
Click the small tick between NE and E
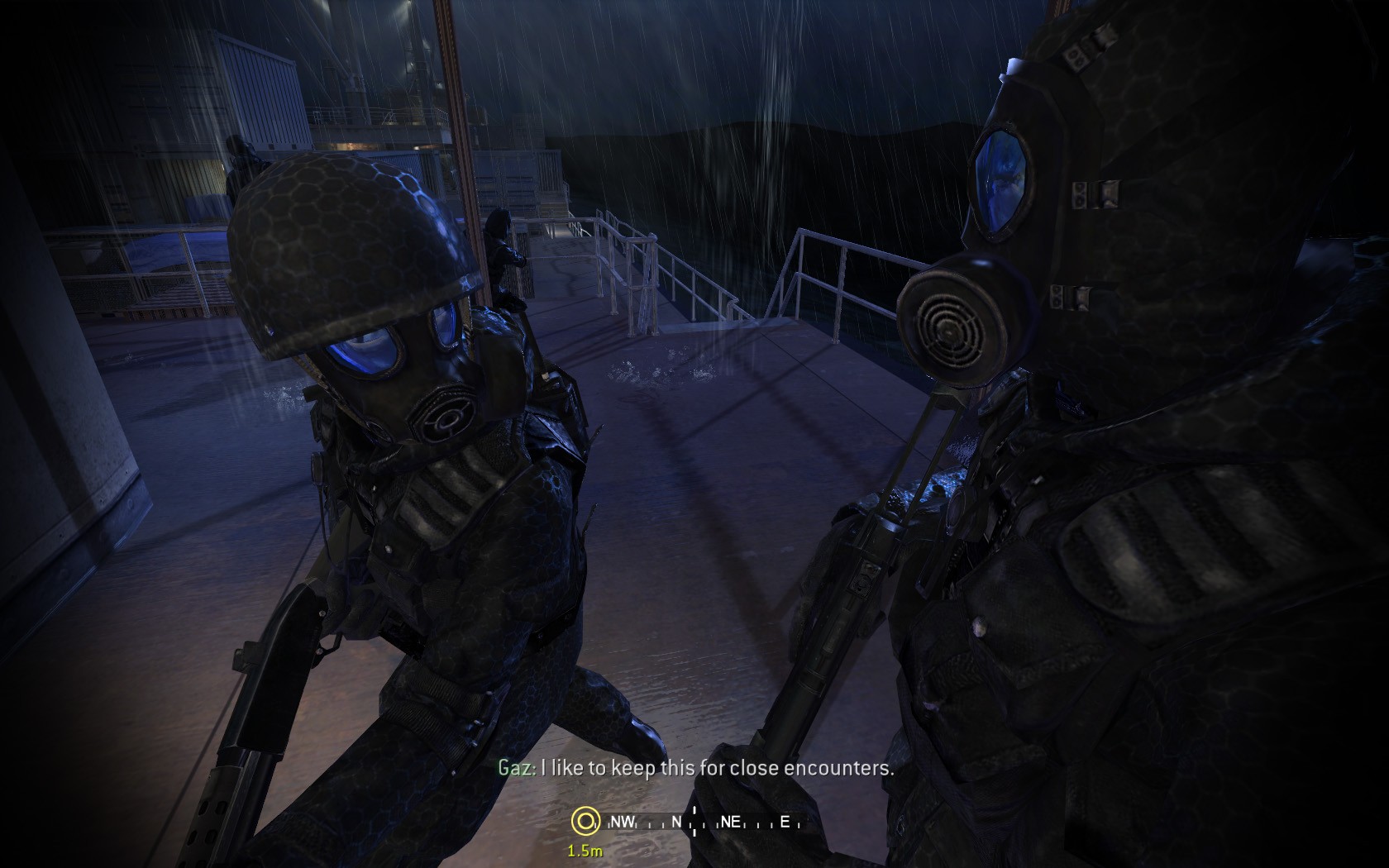coord(757,823)
